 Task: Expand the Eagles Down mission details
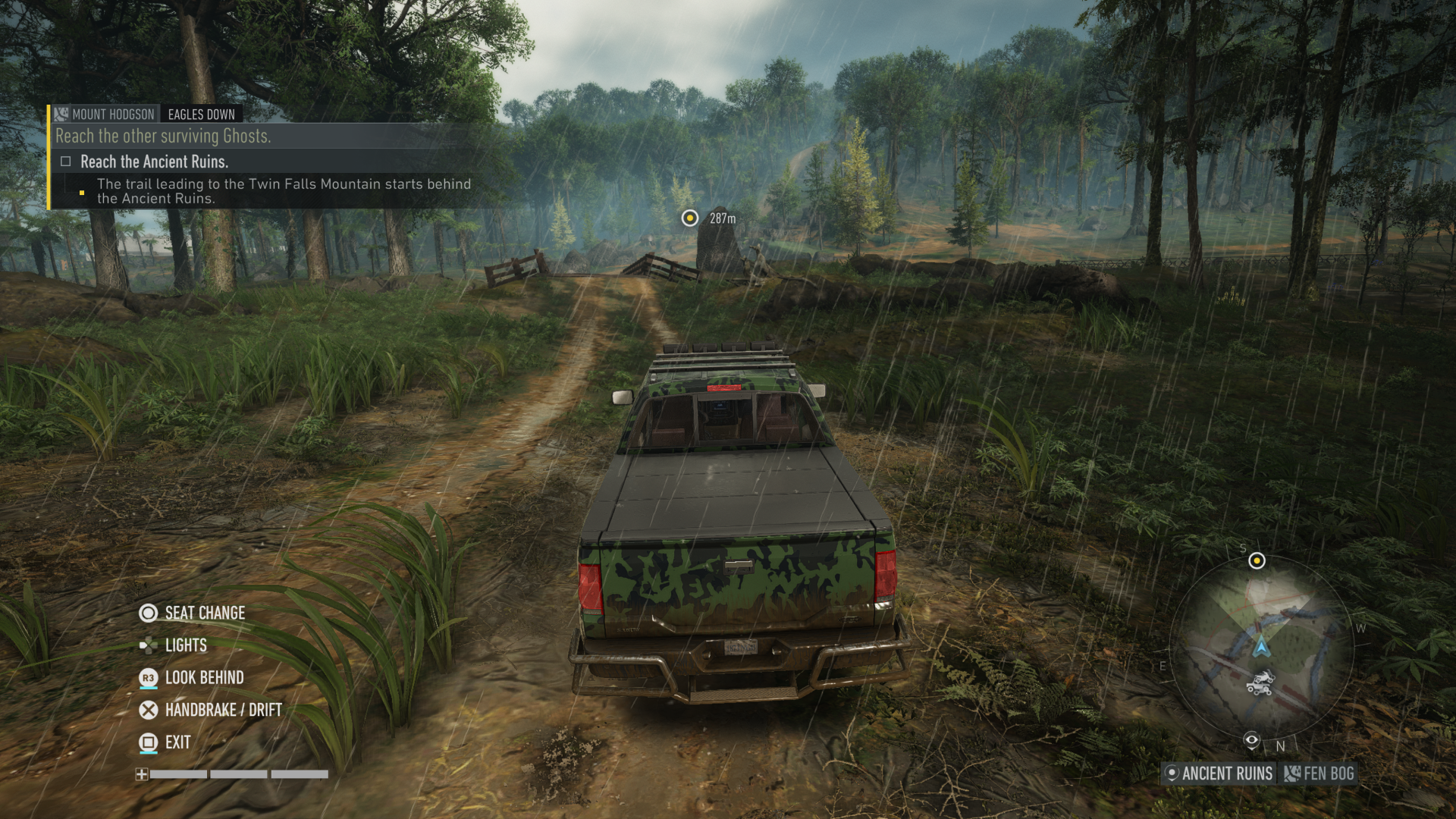tap(200, 114)
